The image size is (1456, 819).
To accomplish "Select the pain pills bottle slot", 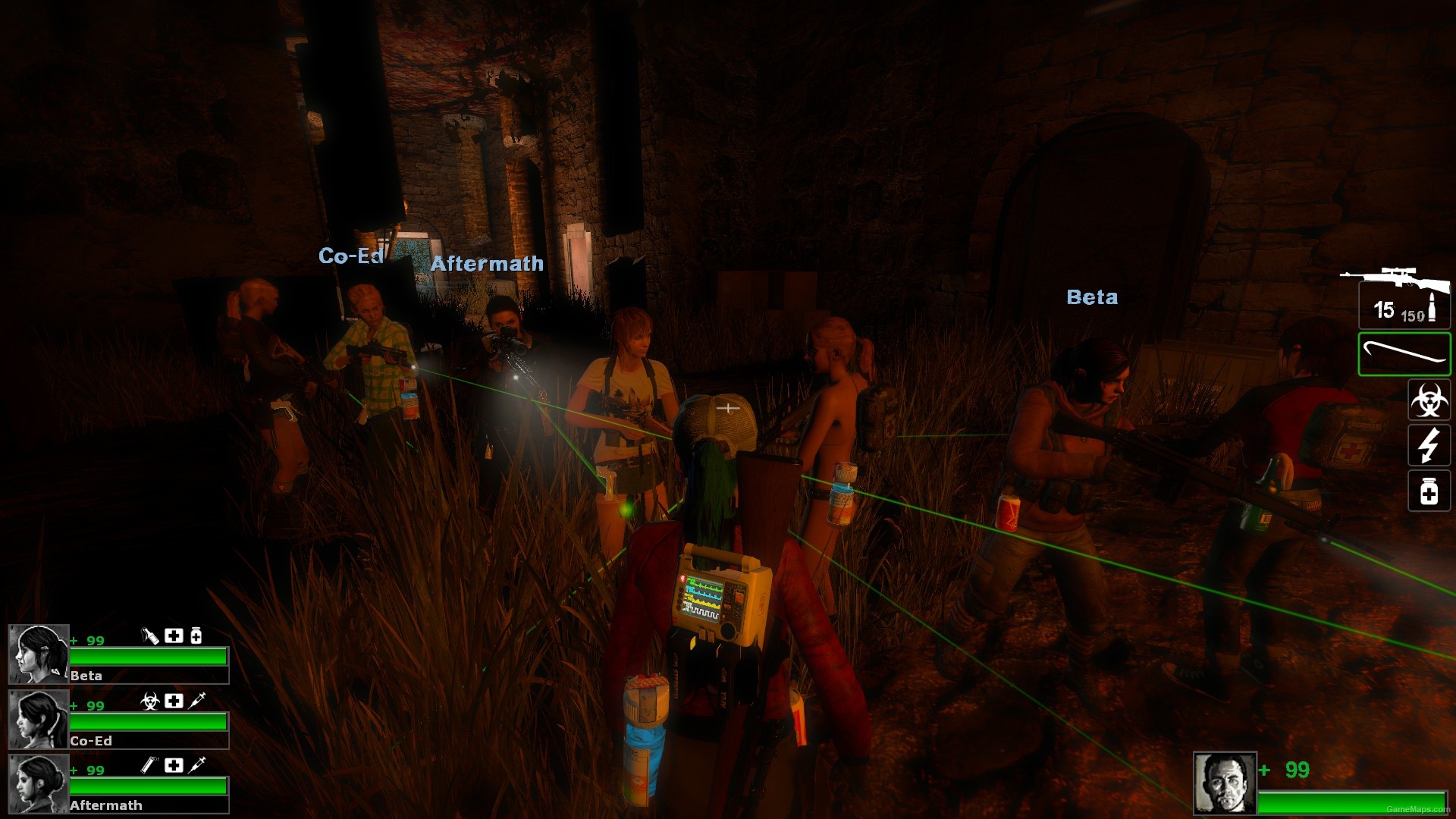I will click(1429, 491).
